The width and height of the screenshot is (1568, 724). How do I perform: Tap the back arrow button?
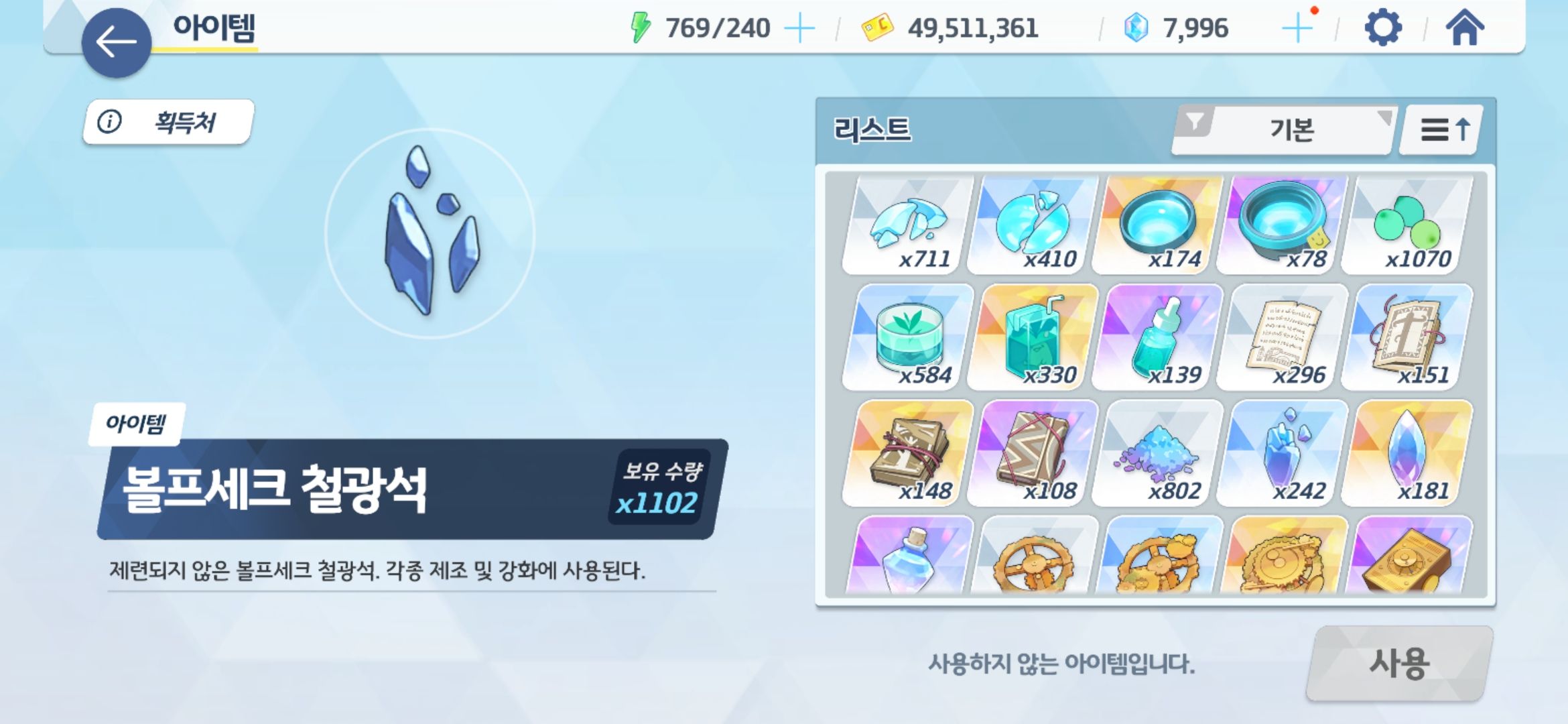click(x=115, y=44)
